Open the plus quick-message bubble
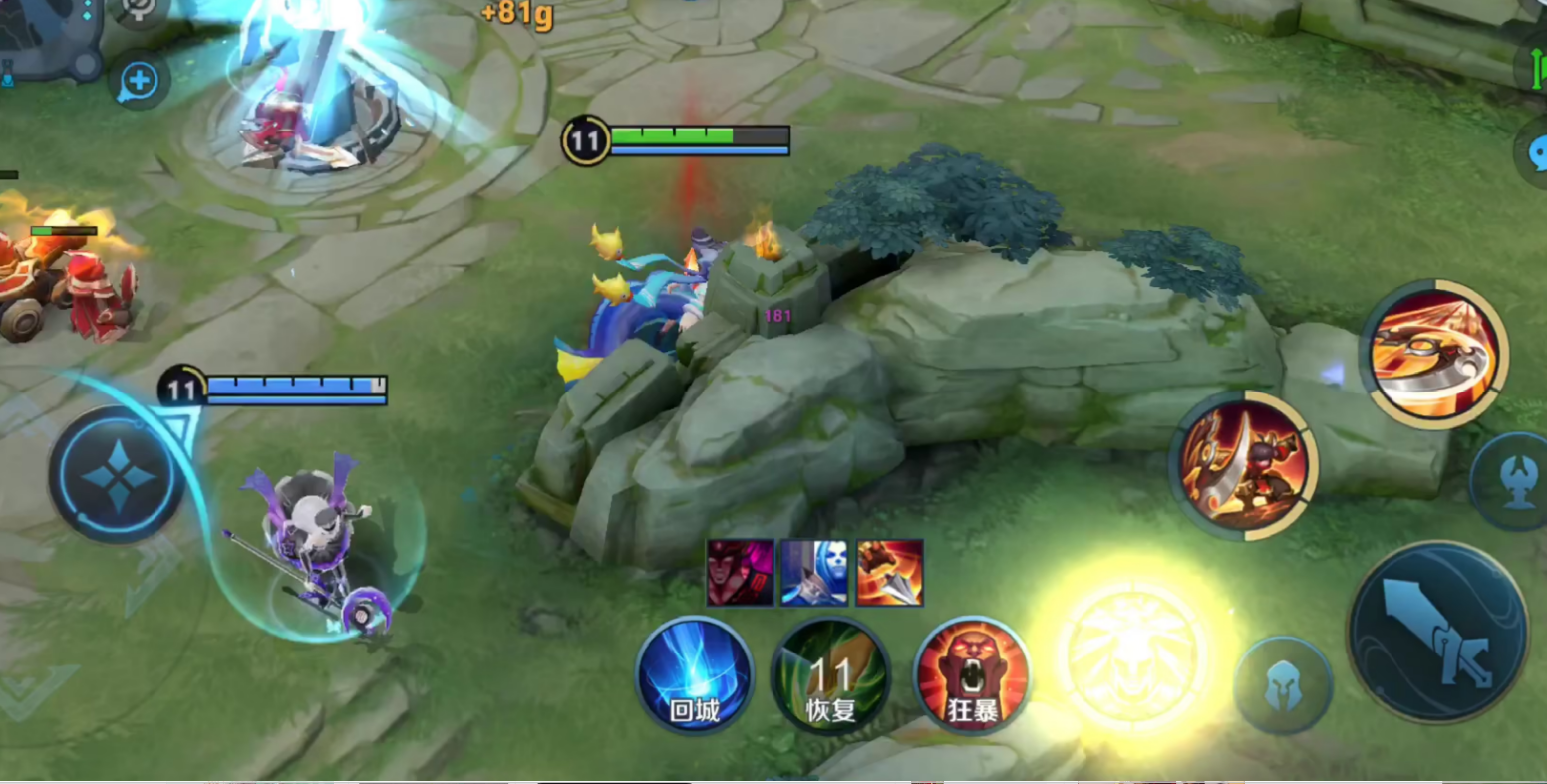The image size is (1547, 784). pyautogui.click(x=139, y=81)
